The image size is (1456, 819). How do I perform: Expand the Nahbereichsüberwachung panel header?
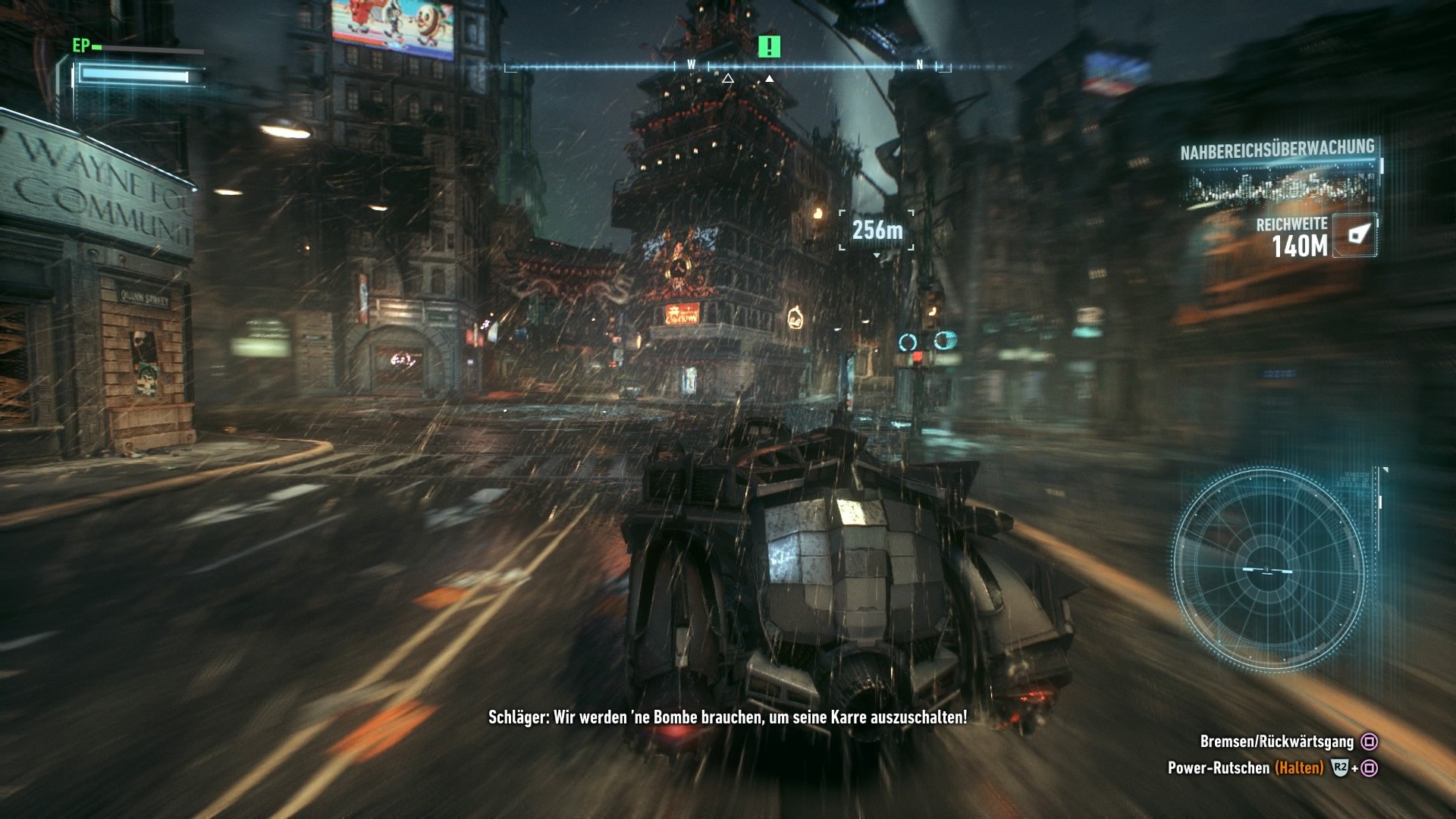(x=1276, y=149)
